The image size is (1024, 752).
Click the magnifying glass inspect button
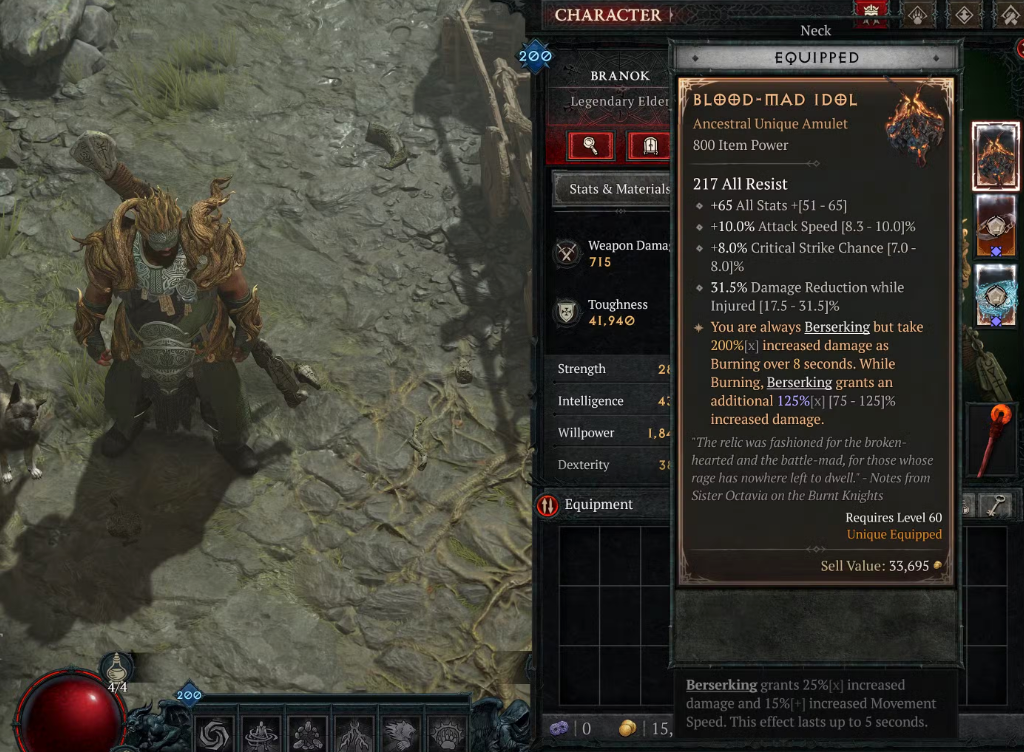(x=590, y=146)
